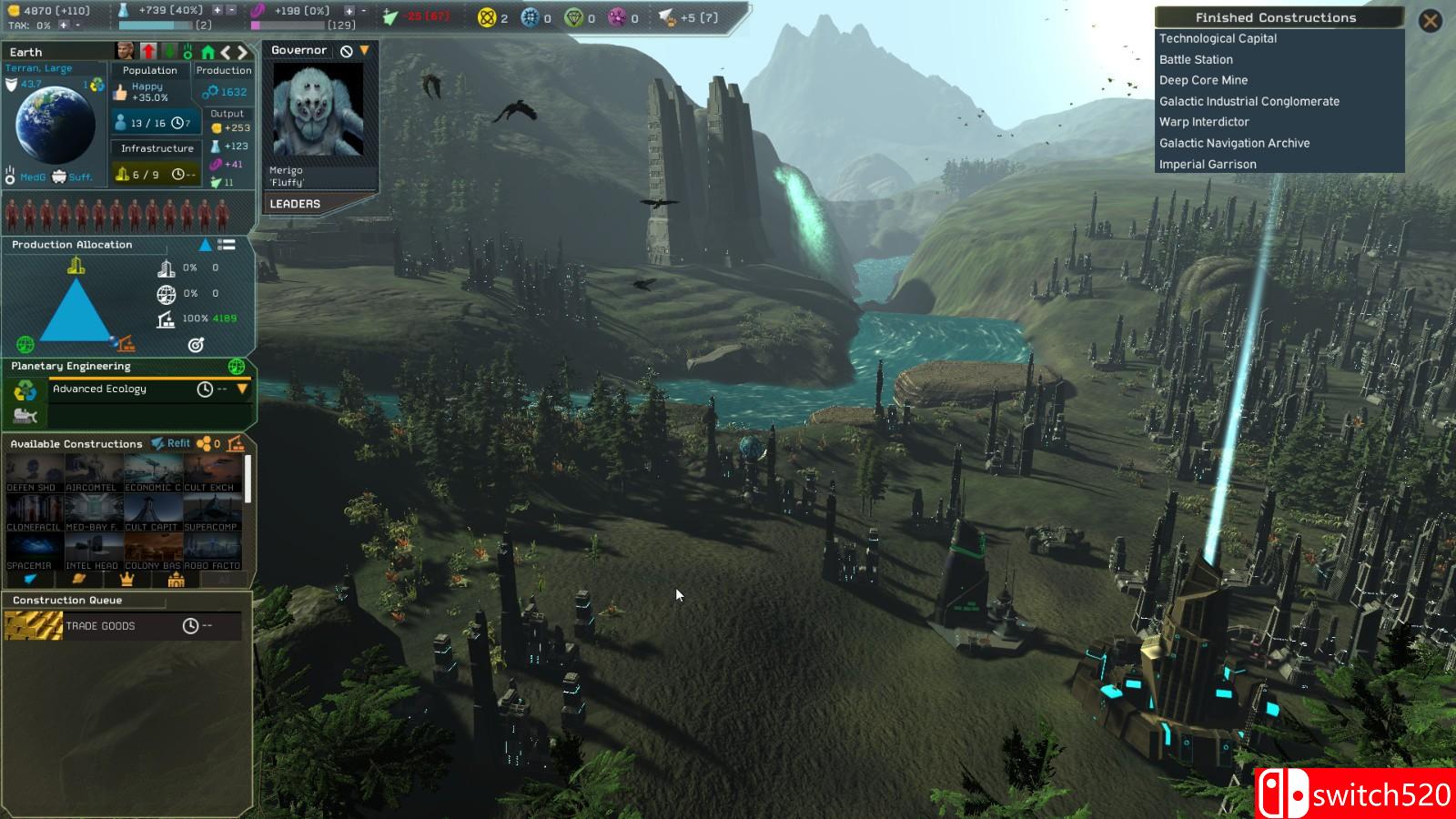Filter constructions by the crown category

[x=127, y=579]
